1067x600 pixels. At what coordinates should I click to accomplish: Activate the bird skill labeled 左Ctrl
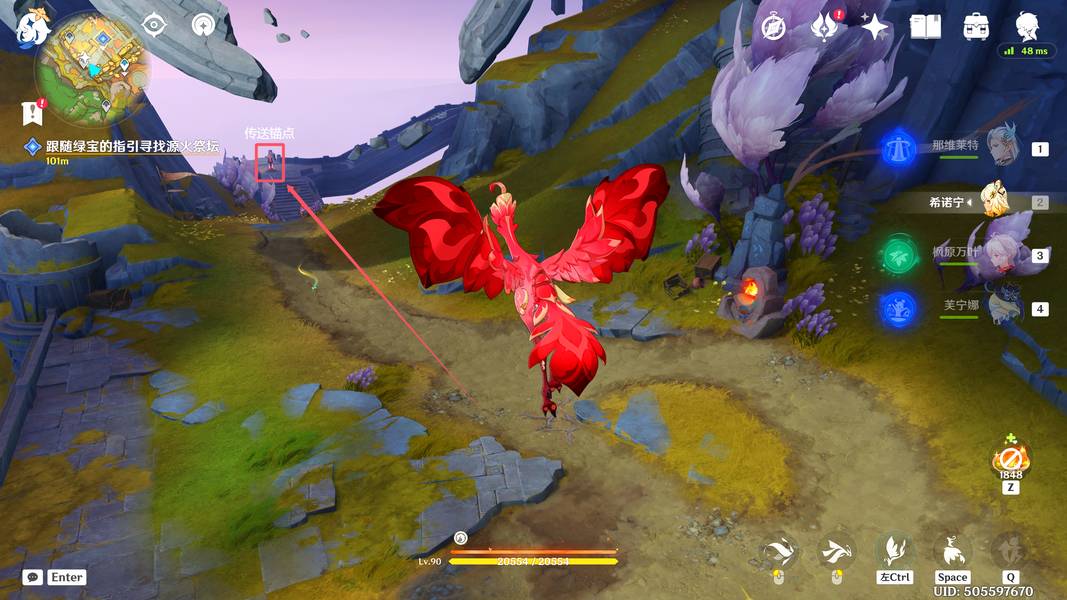coord(894,552)
